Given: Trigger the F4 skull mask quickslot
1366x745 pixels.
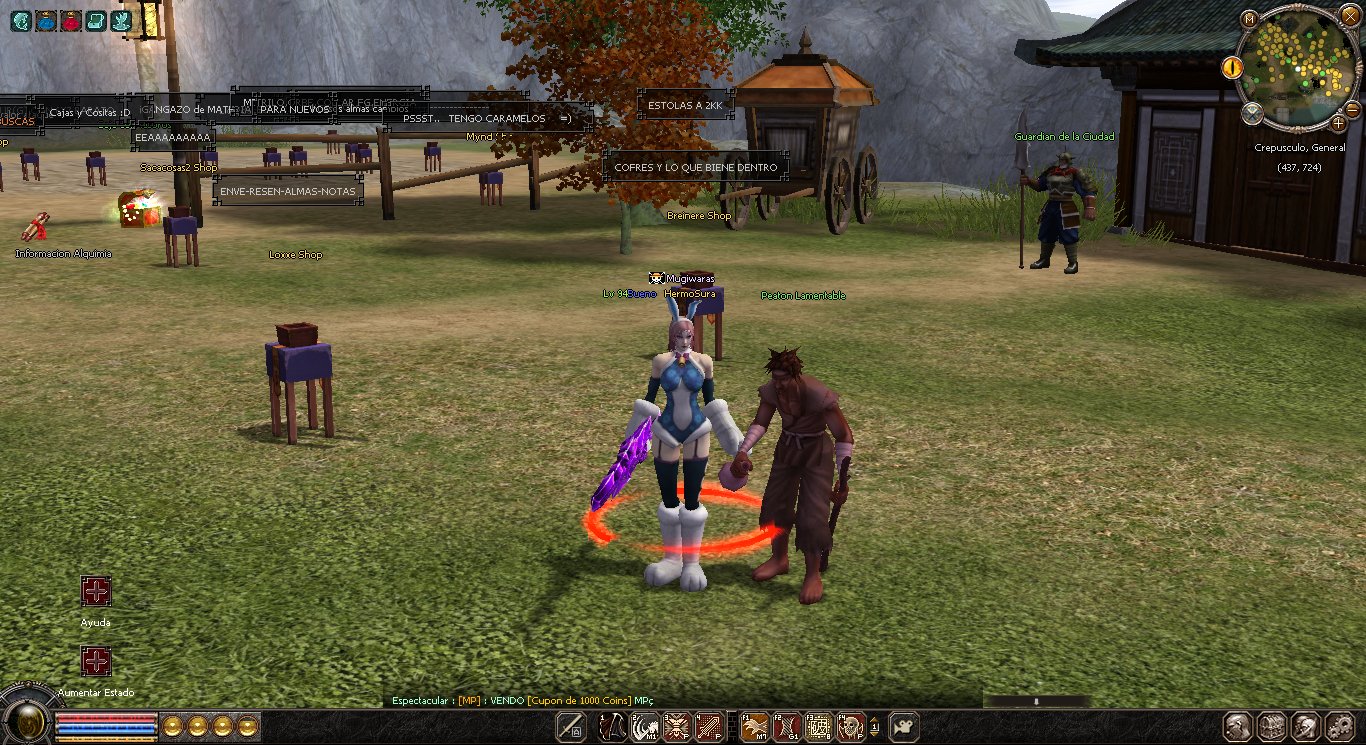Looking at the screenshot, I should (x=851, y=727).
